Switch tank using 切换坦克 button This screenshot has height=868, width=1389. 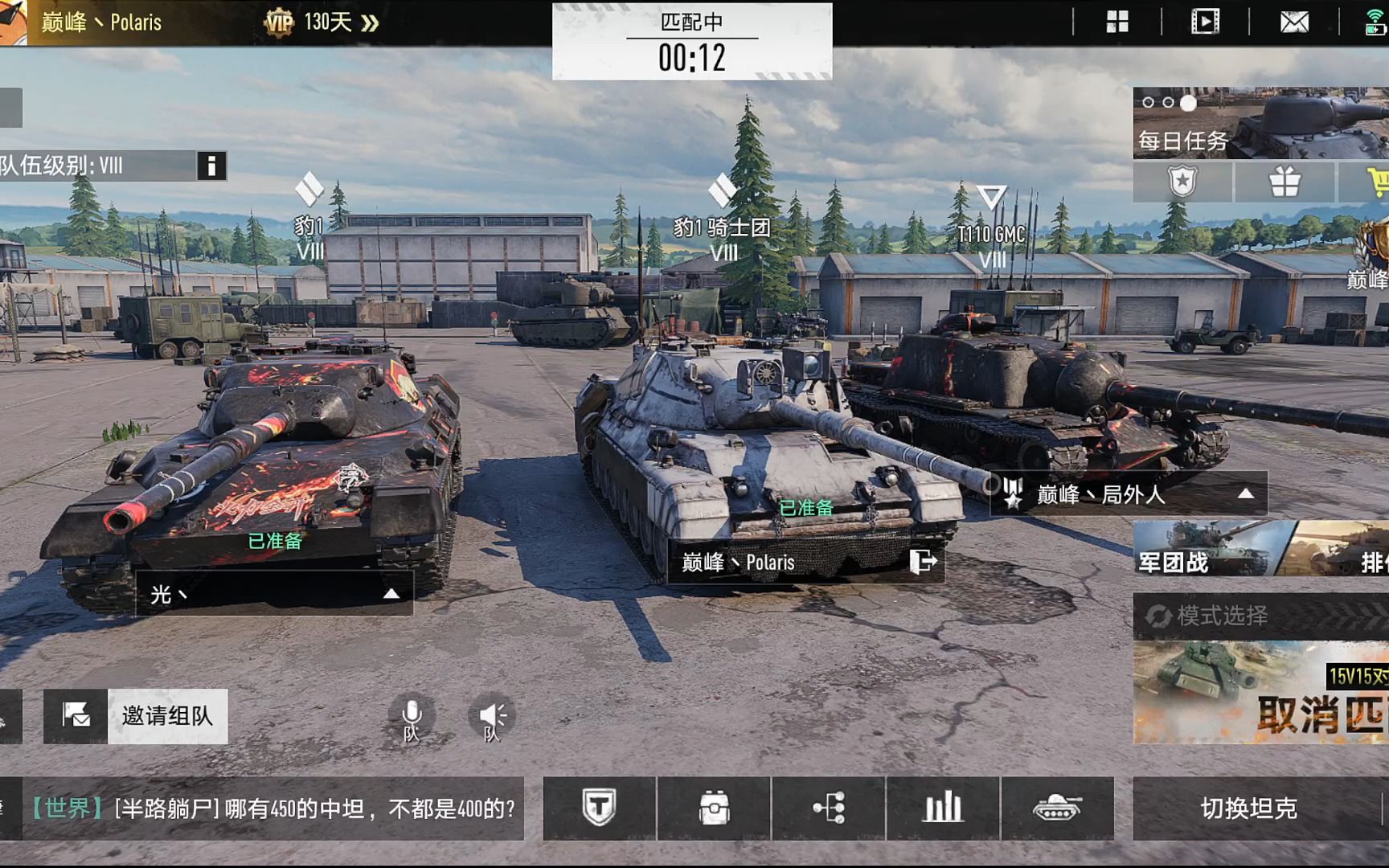(x=1248, y=809)
